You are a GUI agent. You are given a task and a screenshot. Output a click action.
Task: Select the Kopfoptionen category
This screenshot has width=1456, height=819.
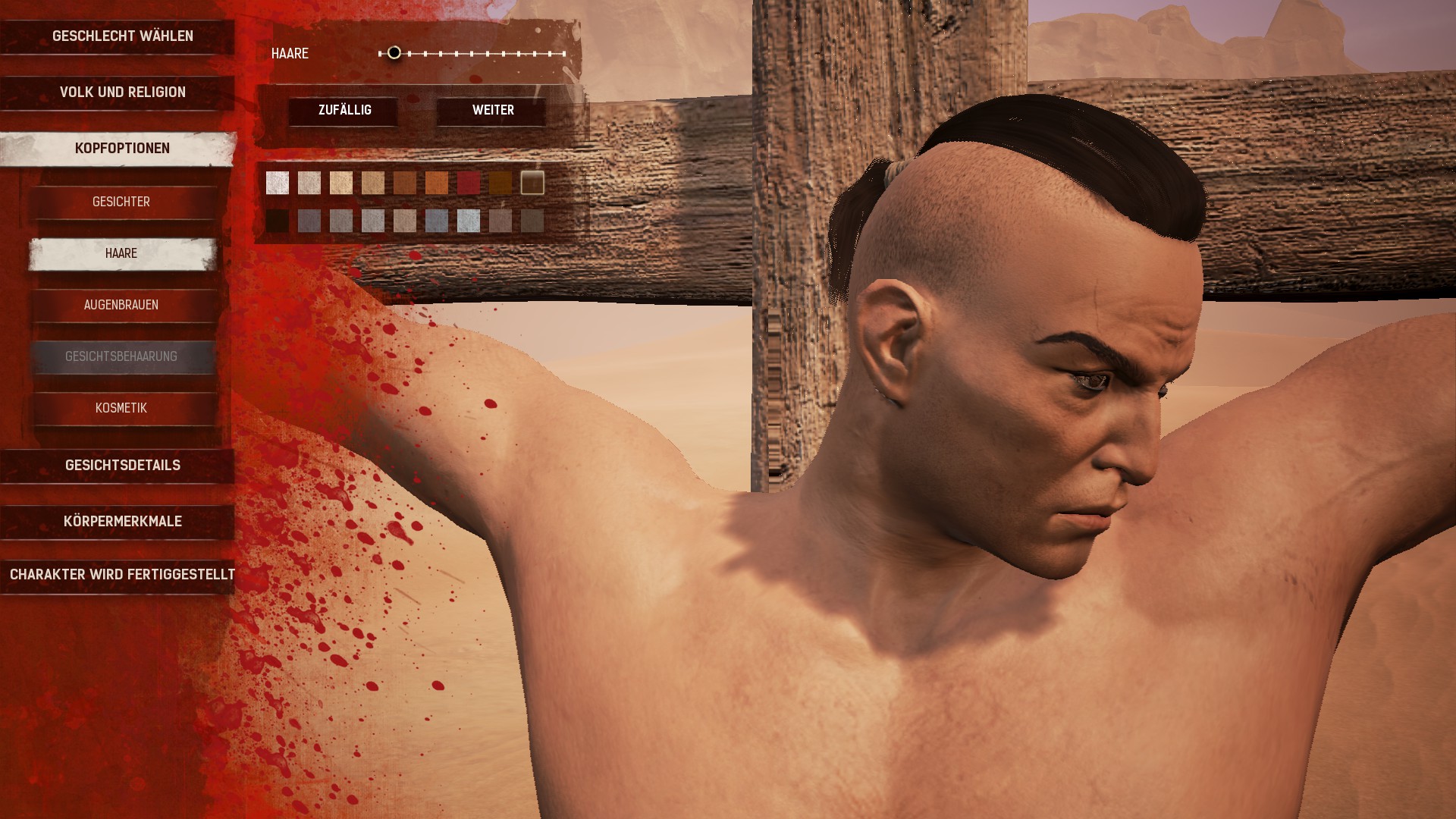click(x=122, y=149)
